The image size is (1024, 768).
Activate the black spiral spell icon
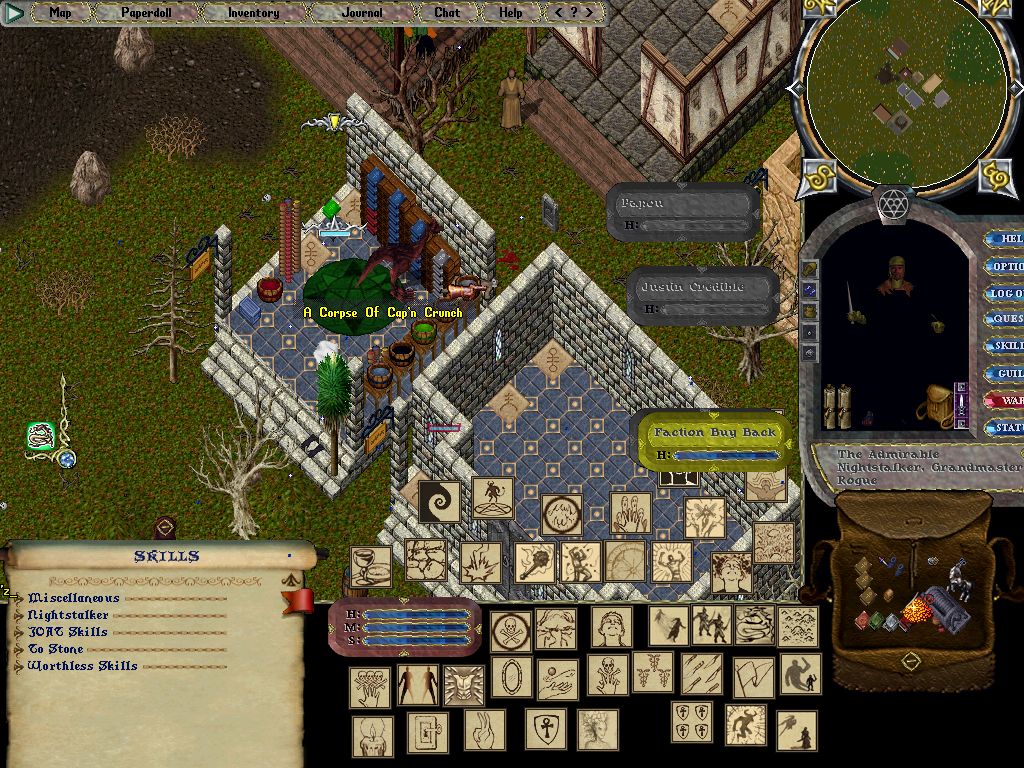click(x=438, y=501)
